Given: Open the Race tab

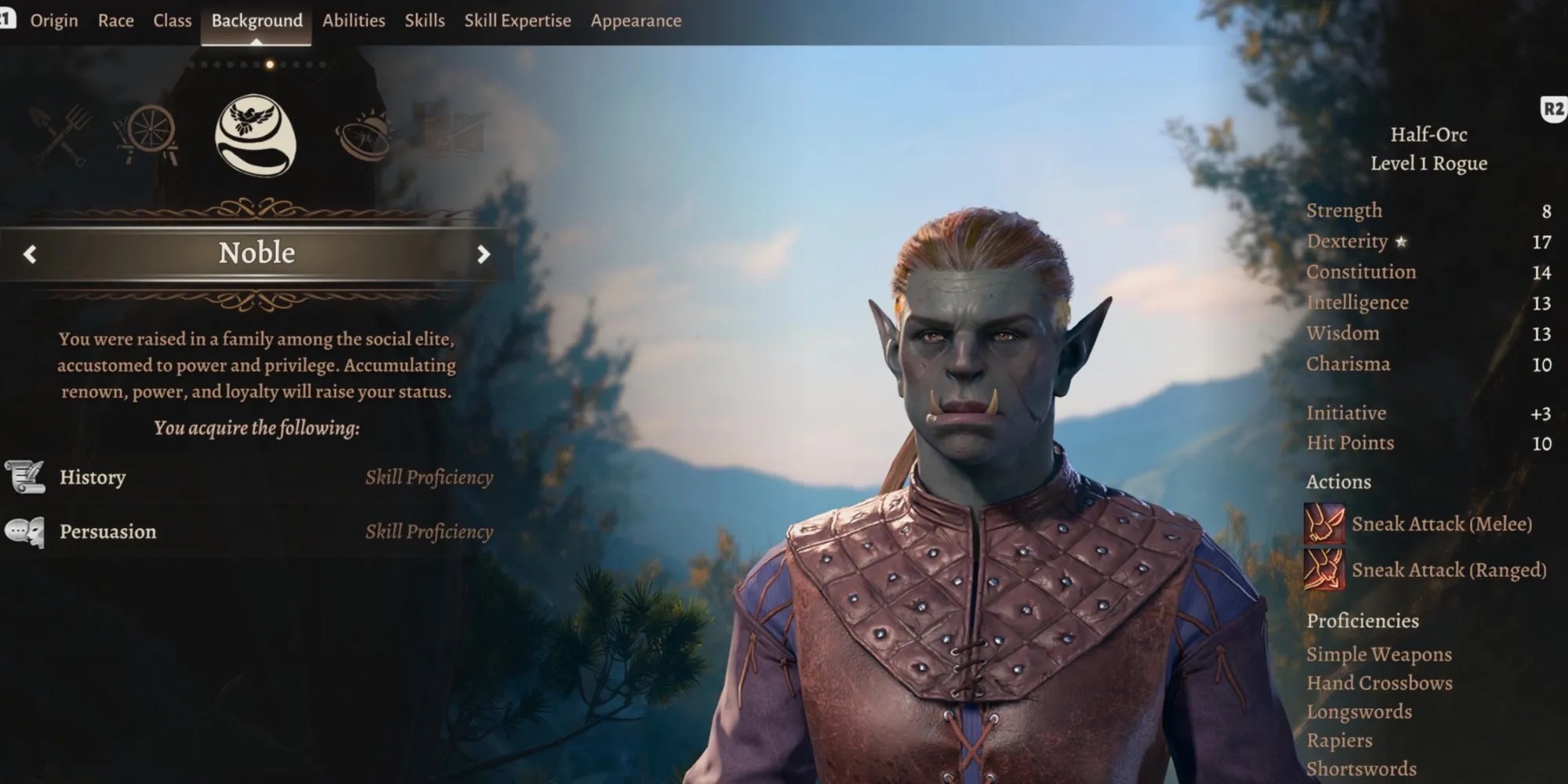Looking at the screenshot, I should pyautogui.click(x=115, y=21).
